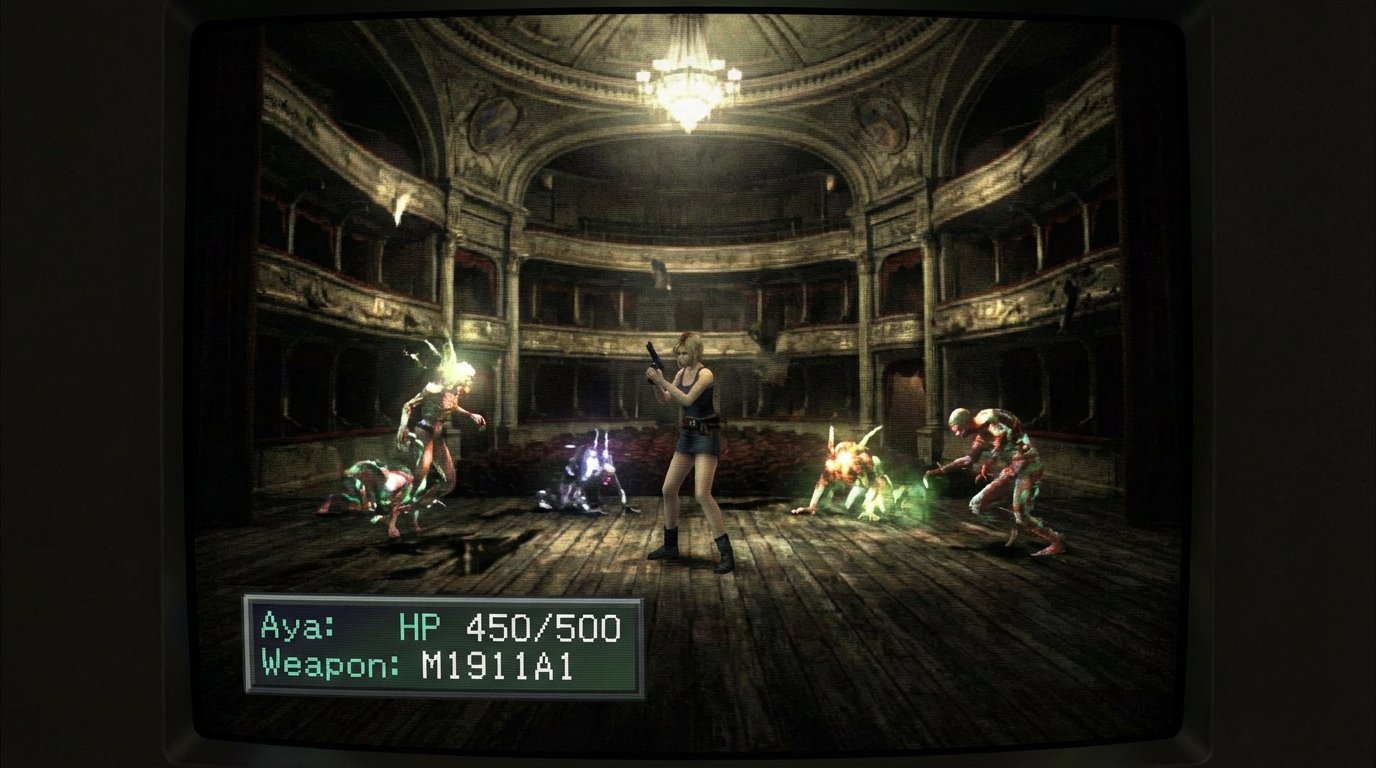Target the dog-like monster right of Aya
The height and width of the screenshot is (768, 1376).
(850, 470)
